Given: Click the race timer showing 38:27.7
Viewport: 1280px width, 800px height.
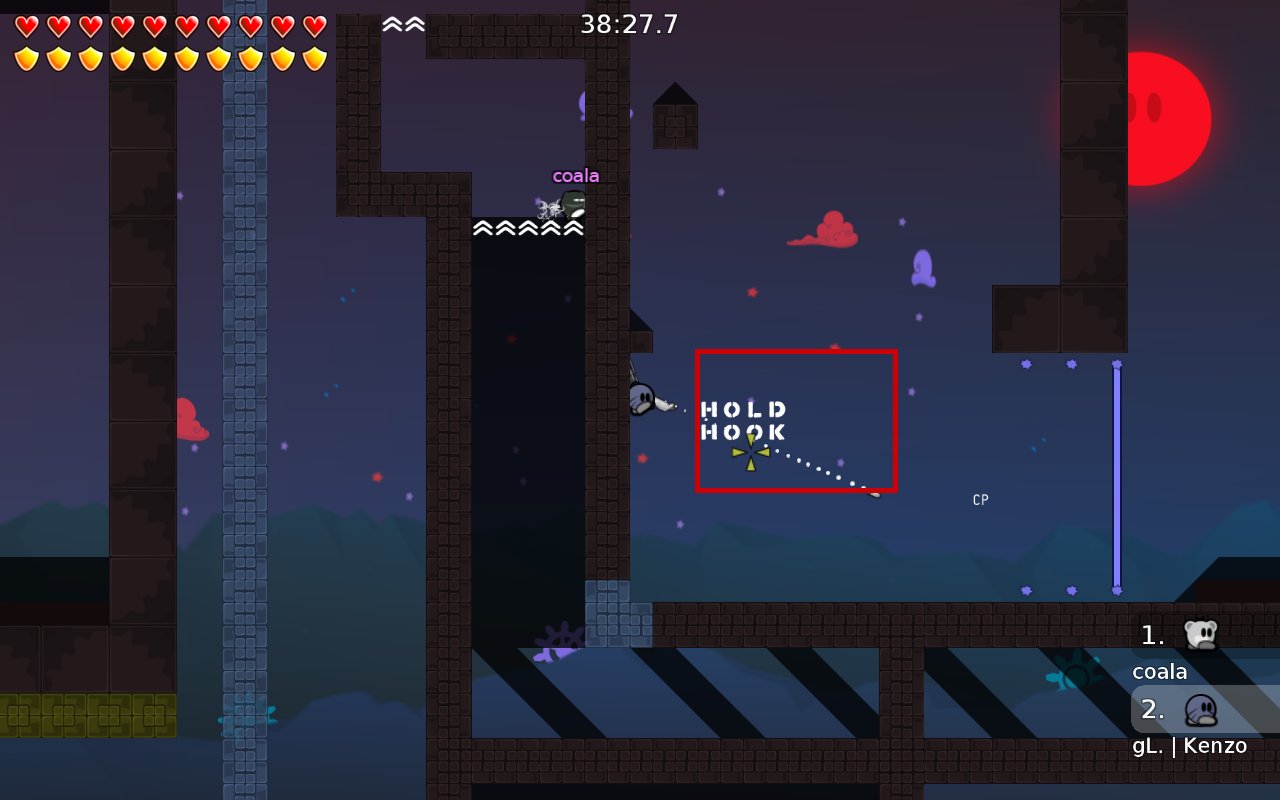Looking at the screenshot, I should (631, 22).
